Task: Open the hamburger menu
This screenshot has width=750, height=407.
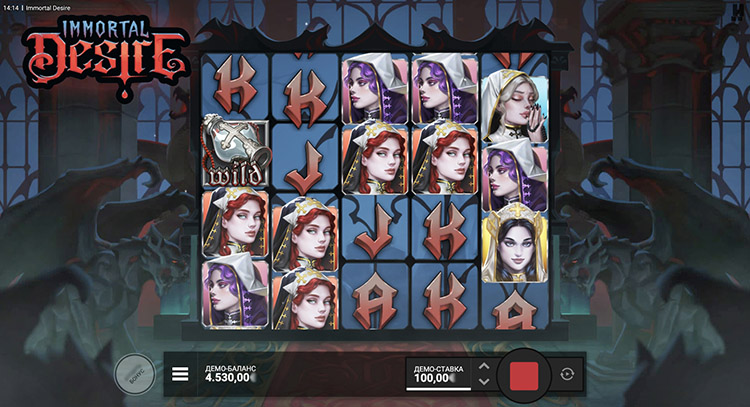Action: (181, 374)
